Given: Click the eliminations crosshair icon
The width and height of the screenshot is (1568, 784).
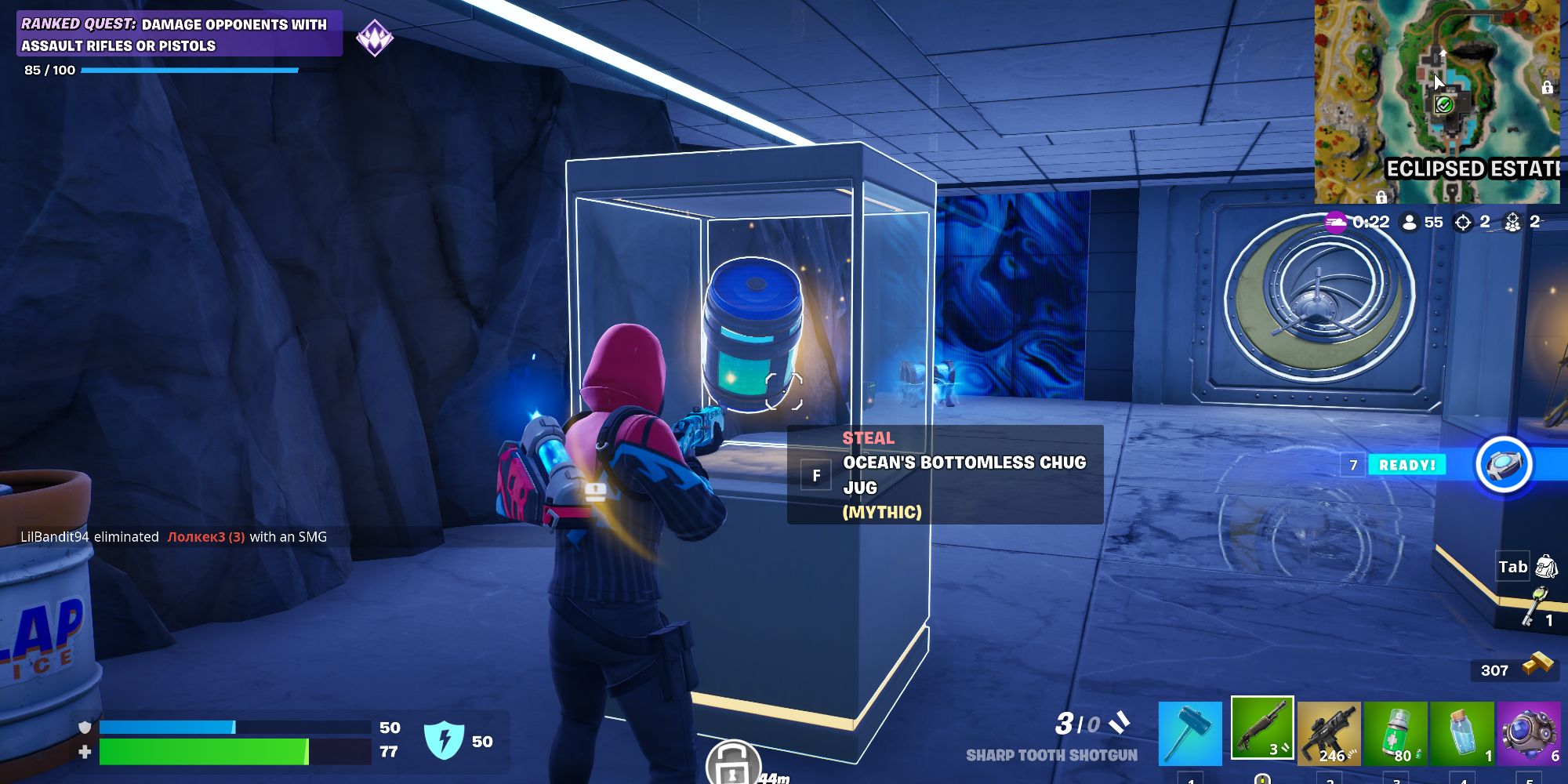Looking at the screenshot, I should 1463,222.
